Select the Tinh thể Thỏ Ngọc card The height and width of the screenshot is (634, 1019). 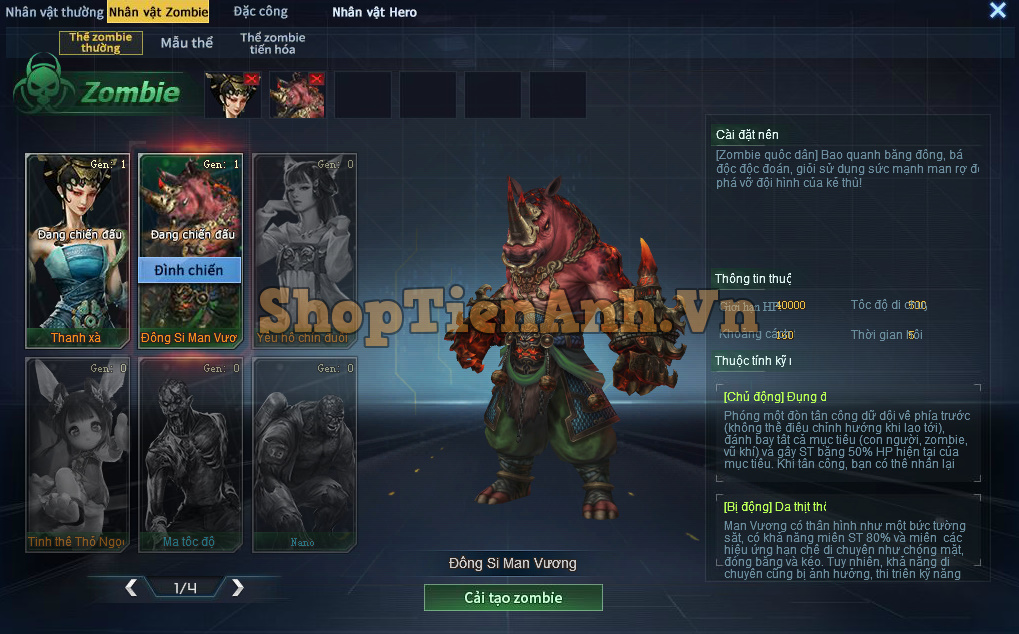(x=77, y=455)
